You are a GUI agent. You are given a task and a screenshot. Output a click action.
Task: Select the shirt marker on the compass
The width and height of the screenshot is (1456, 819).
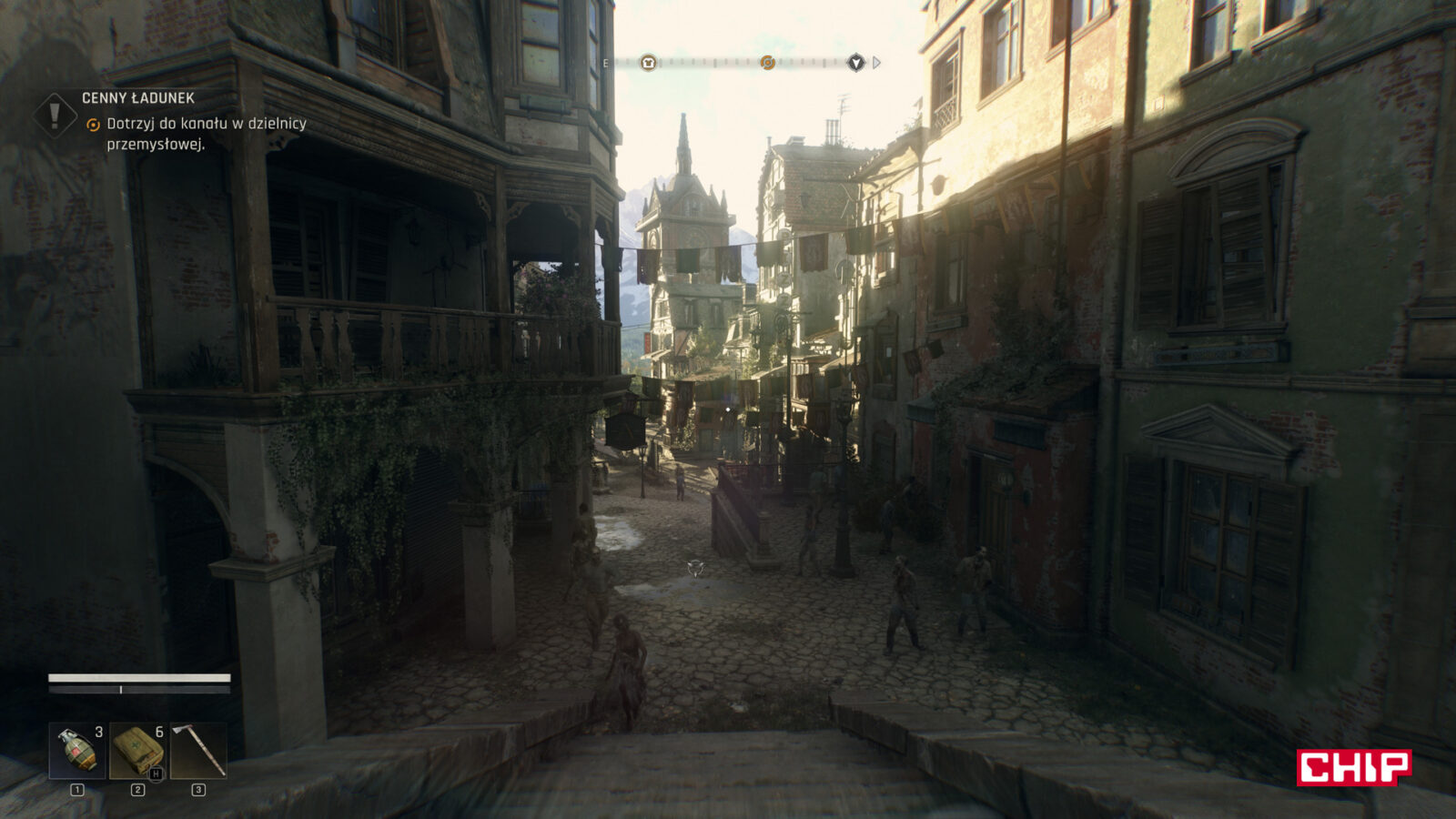coord(647,63)
